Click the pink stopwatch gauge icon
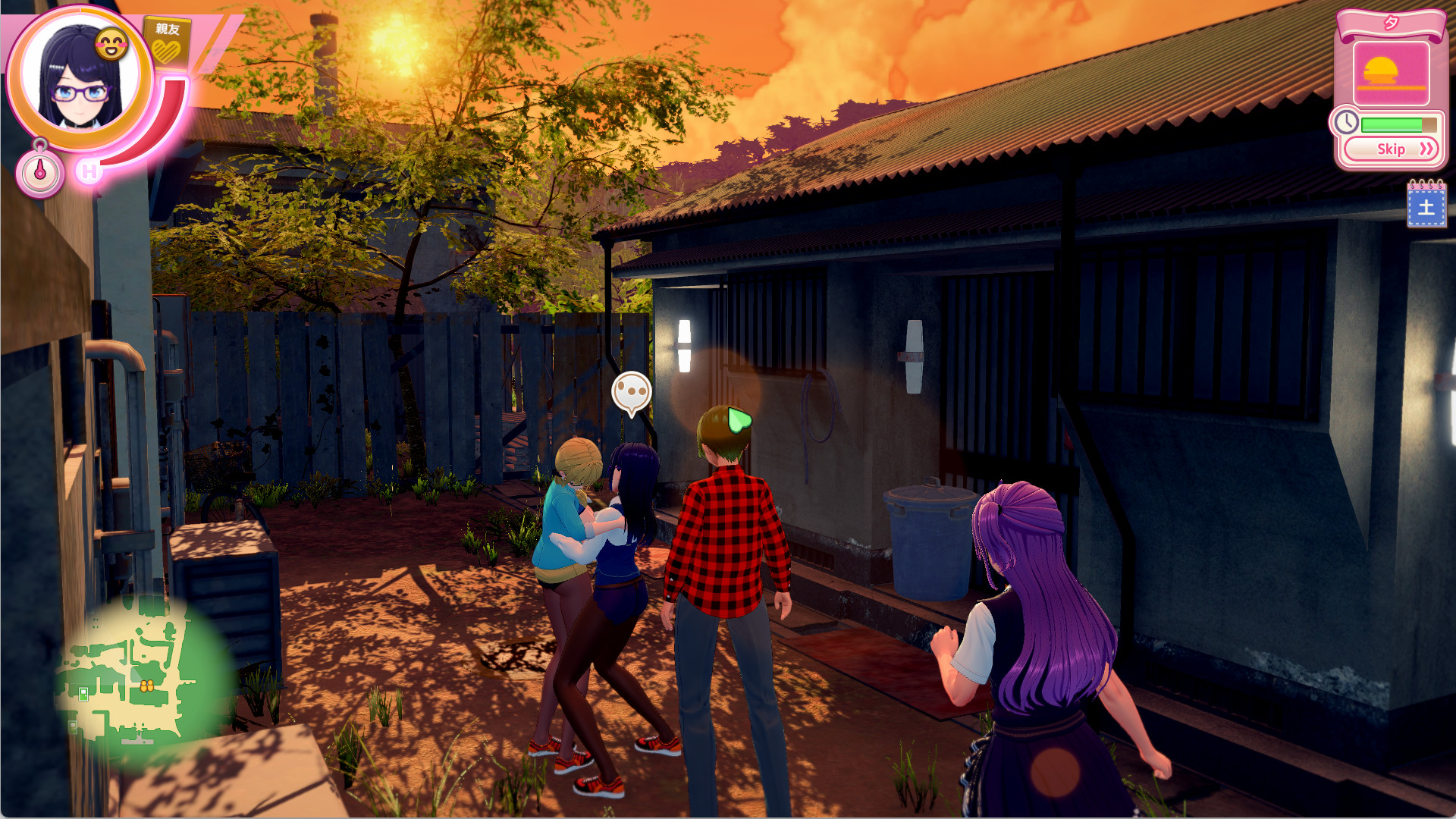The height and width of the screenshot is (819, 1456). coord(39,171)
